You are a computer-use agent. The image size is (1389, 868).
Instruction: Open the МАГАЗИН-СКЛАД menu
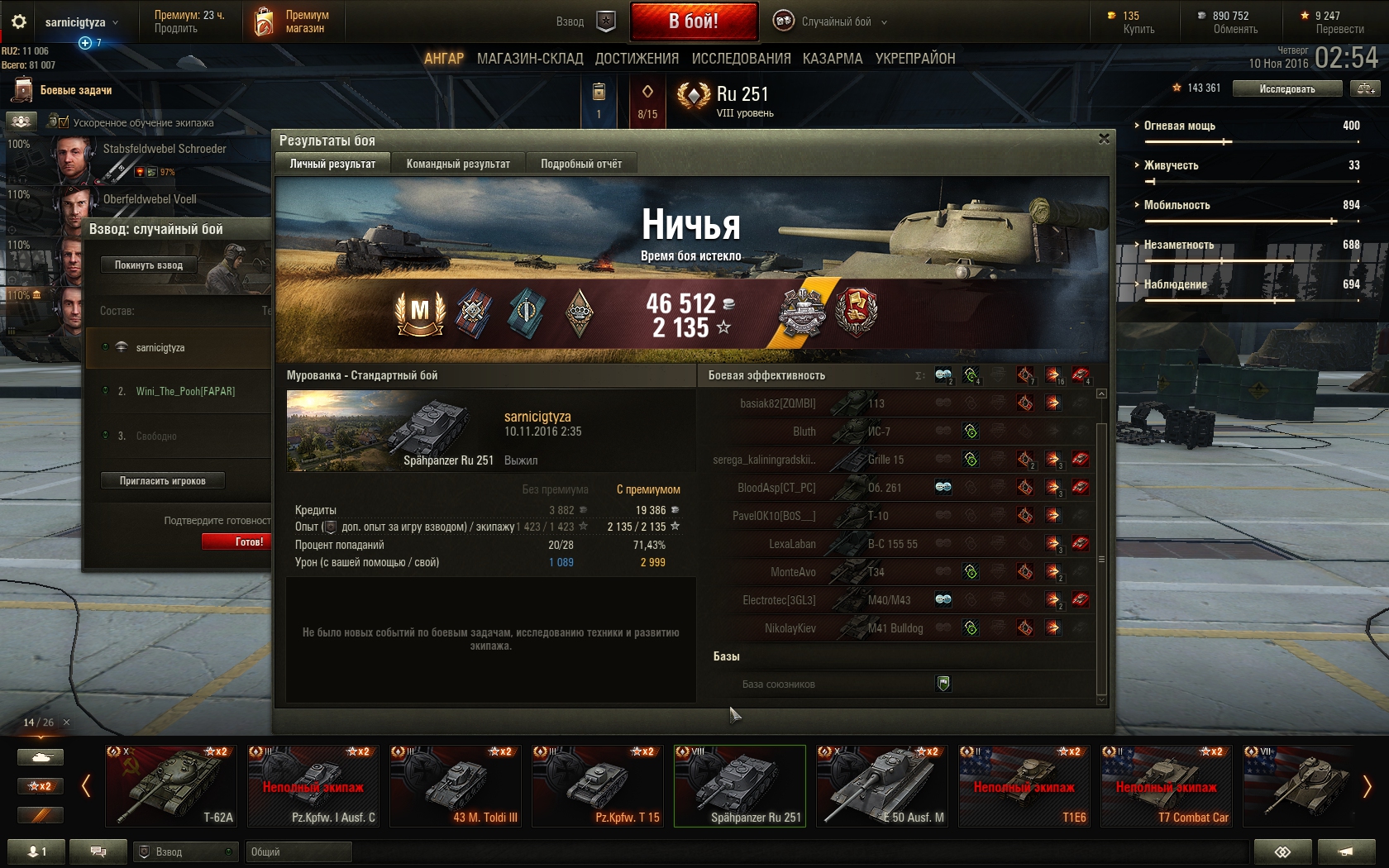pos(530,59)
